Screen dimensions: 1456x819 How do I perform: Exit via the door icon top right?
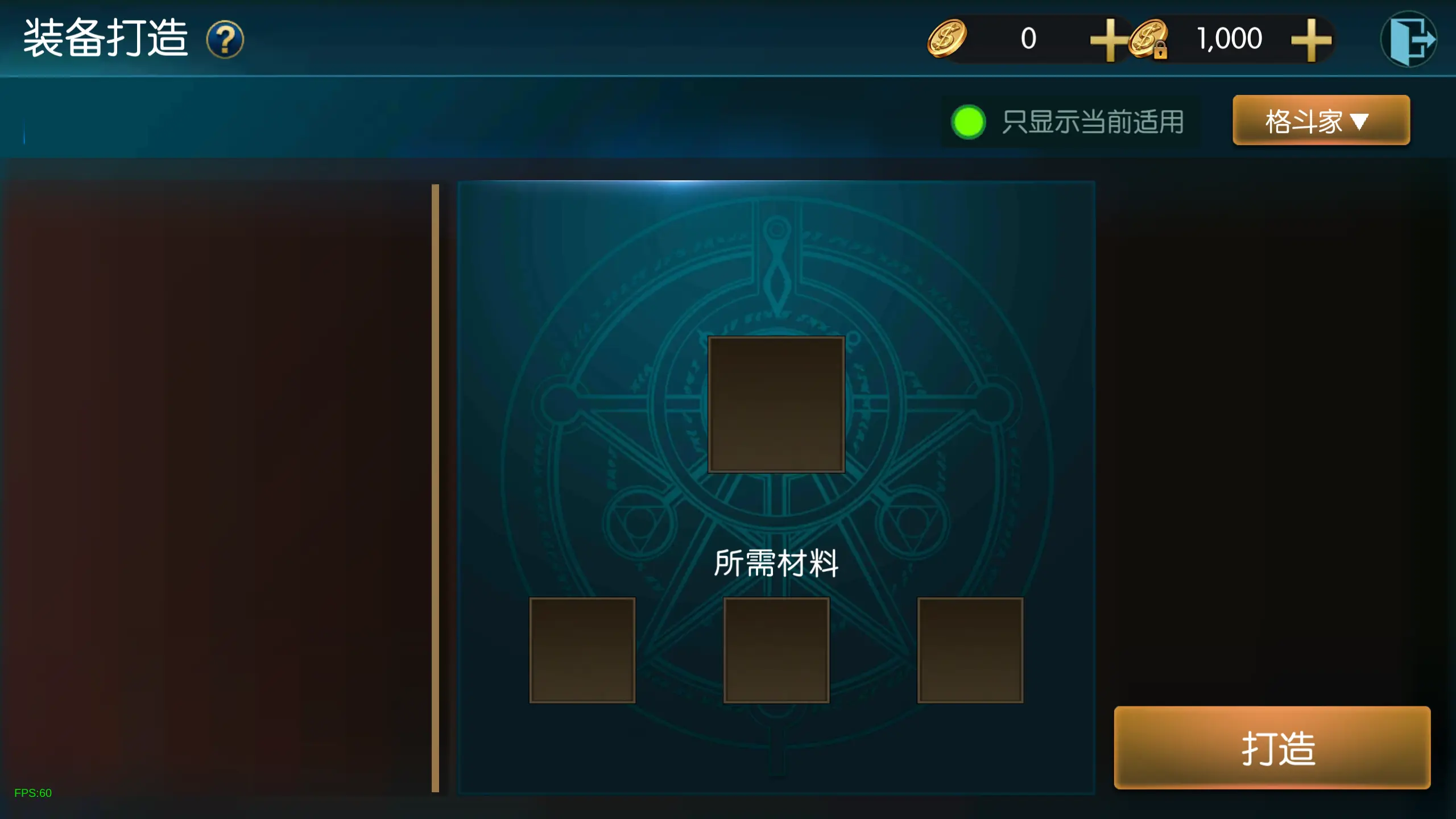tap(1410, 39)
